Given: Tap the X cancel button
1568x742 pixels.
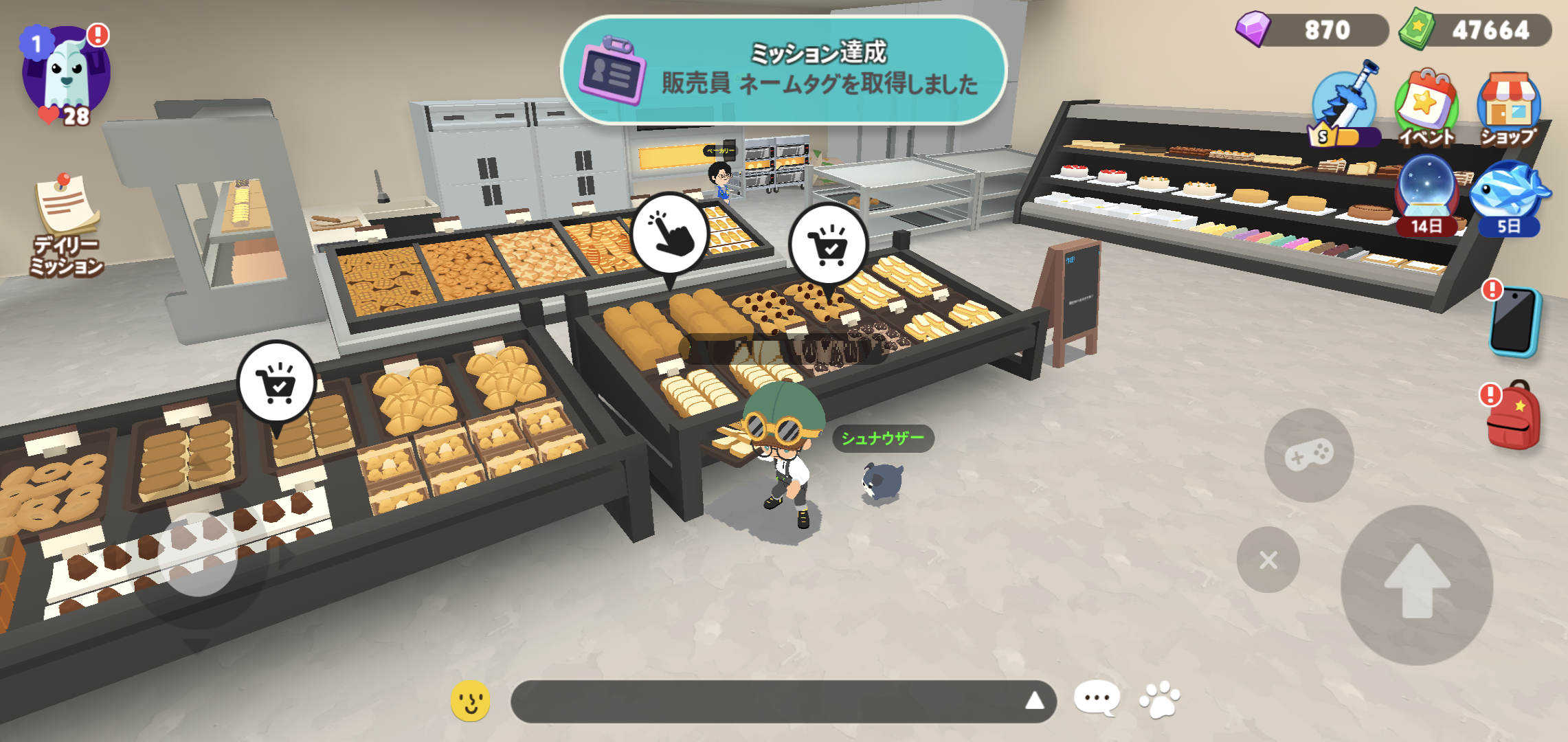Looking at the screenshot, I should (1268, 560).
